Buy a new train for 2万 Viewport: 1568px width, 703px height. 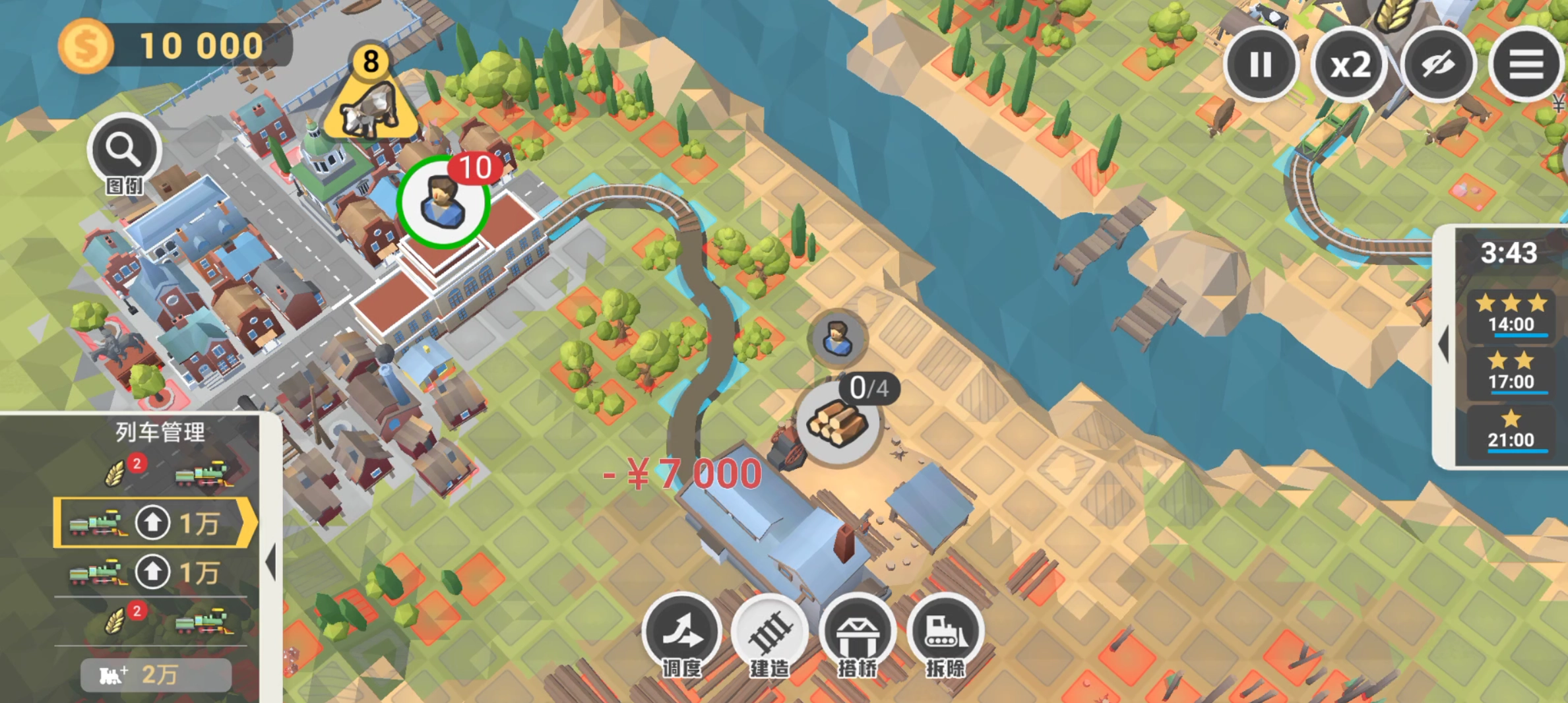156,675
